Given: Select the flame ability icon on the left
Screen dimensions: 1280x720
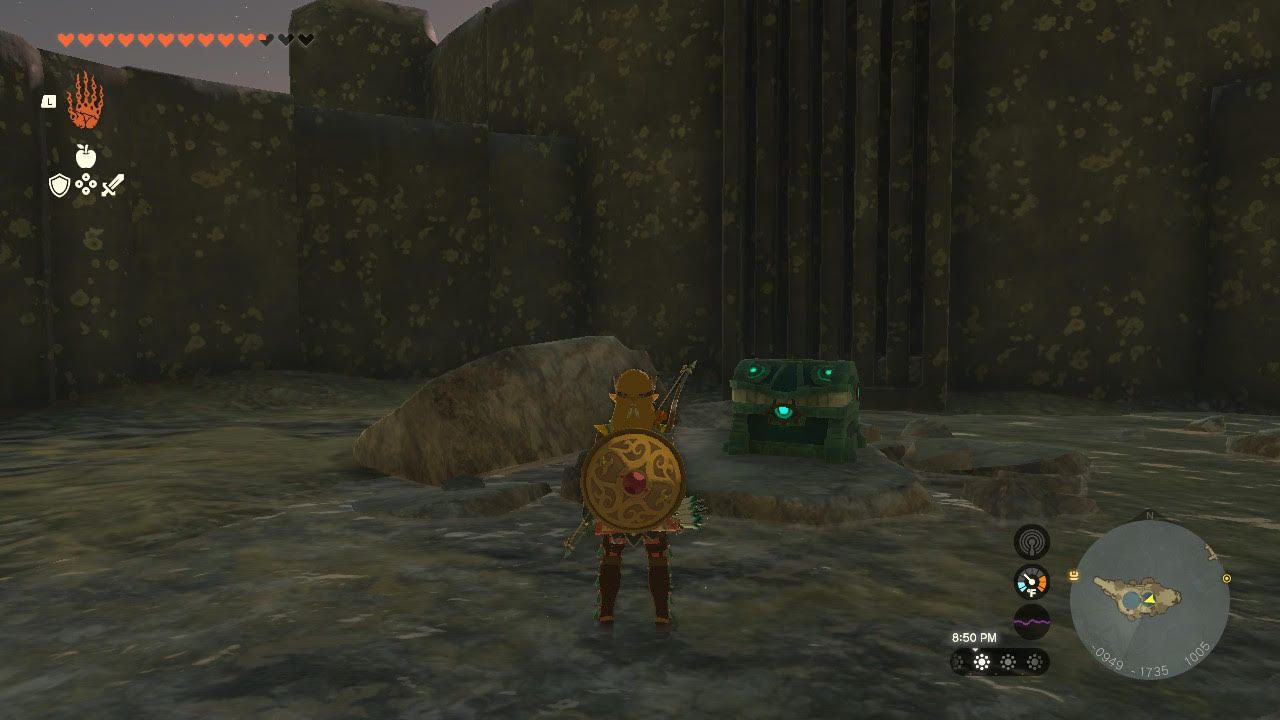Looking at the screenshot, I should click(84, 103).
